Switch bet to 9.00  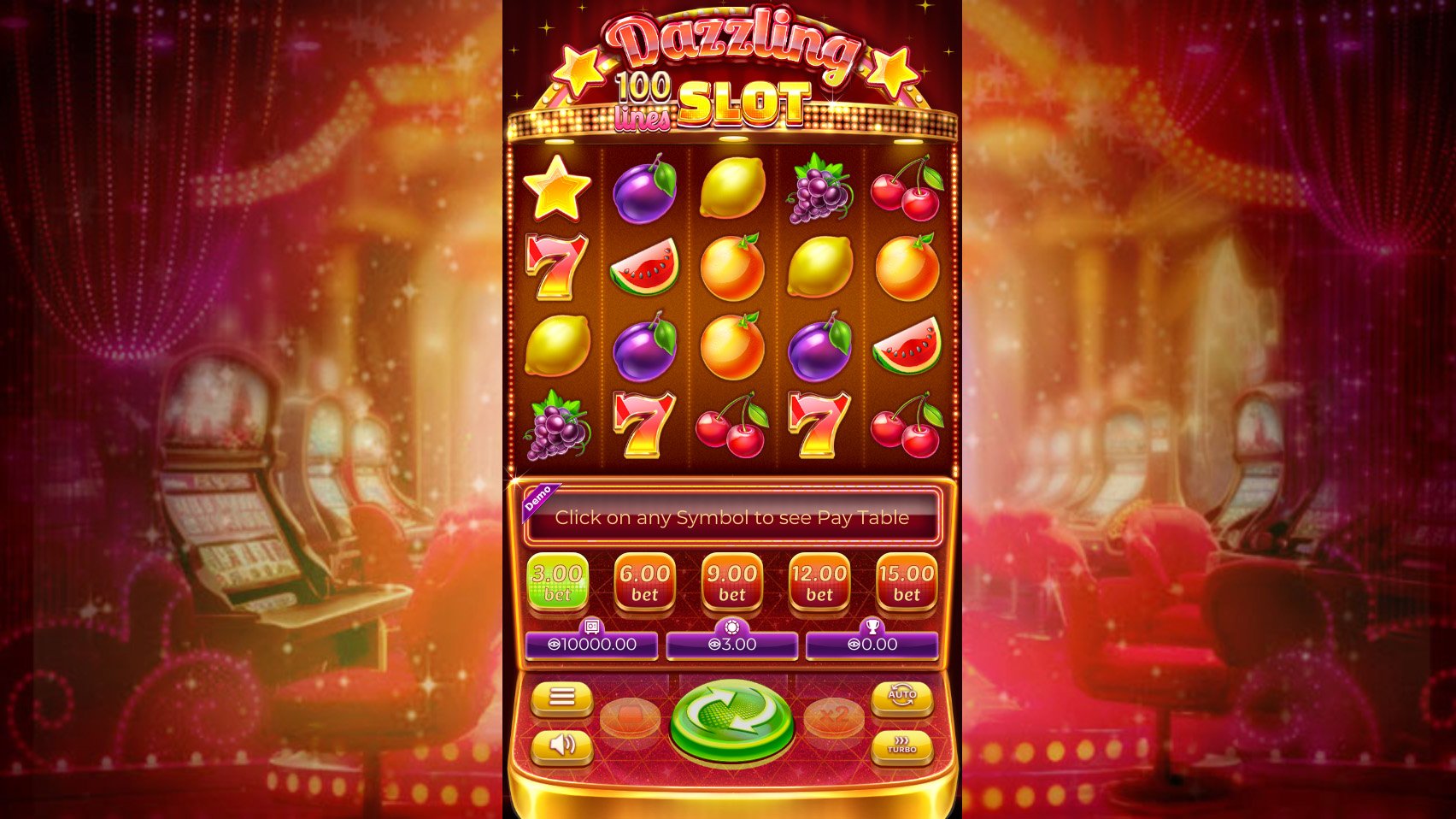[731, 581]
